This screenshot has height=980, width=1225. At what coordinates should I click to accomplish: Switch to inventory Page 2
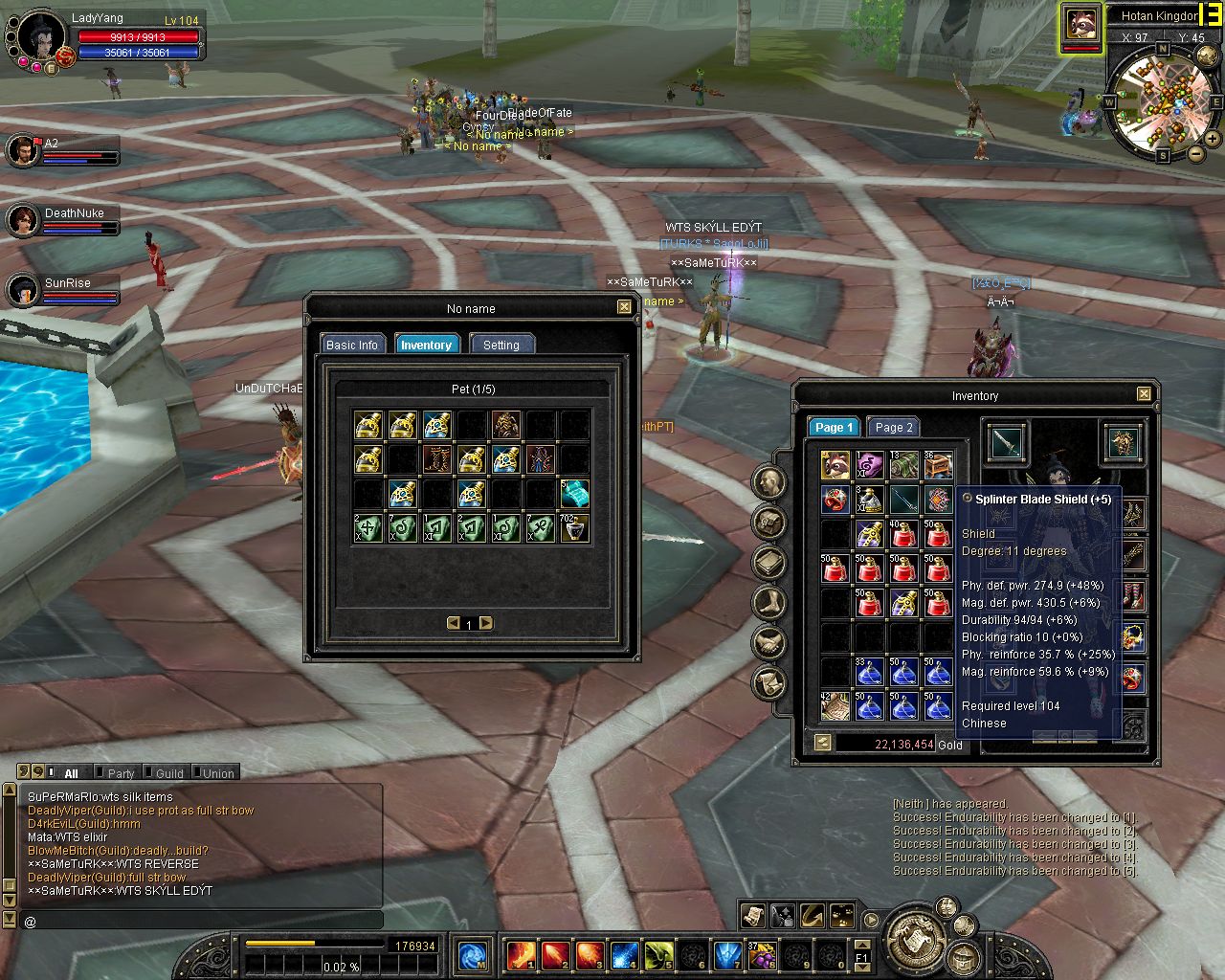(894, 428)
